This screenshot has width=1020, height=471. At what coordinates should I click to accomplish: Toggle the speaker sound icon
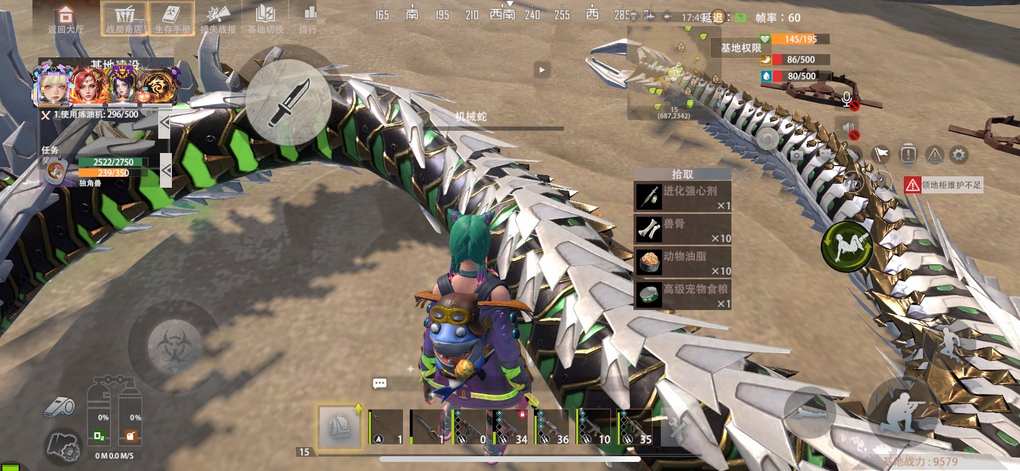849,128
